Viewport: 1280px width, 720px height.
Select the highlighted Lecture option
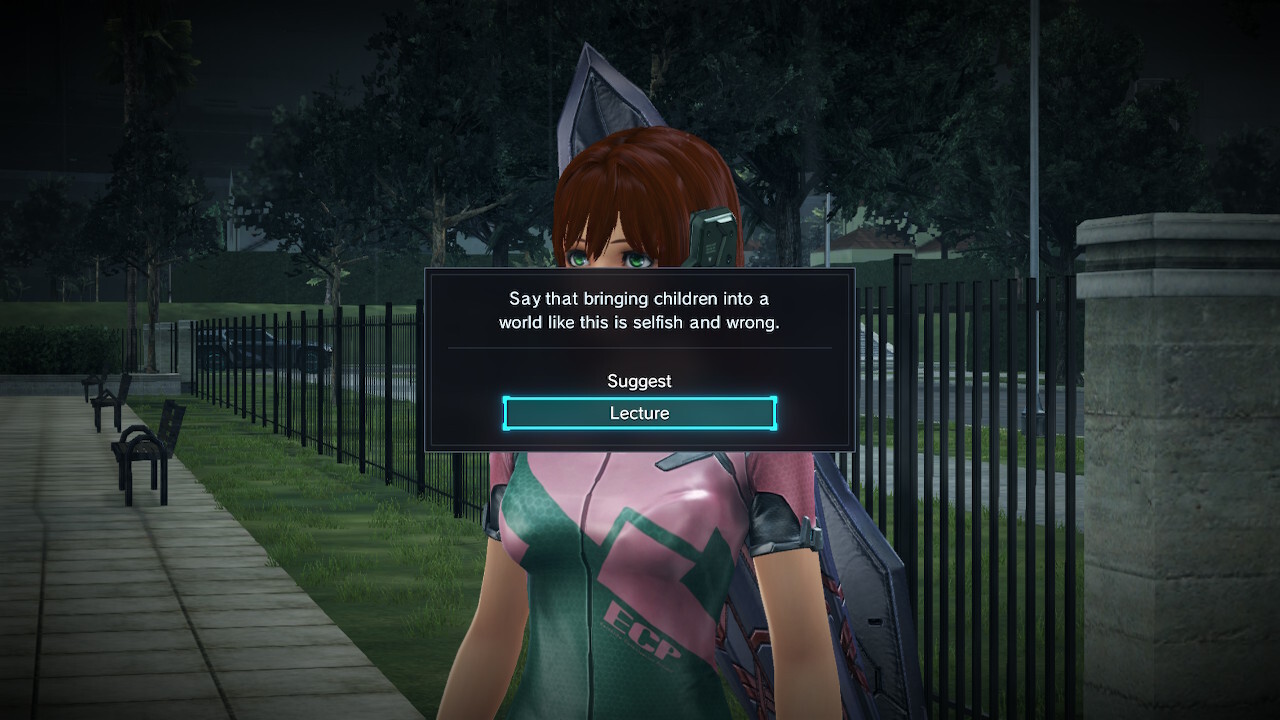click(639, 413)
